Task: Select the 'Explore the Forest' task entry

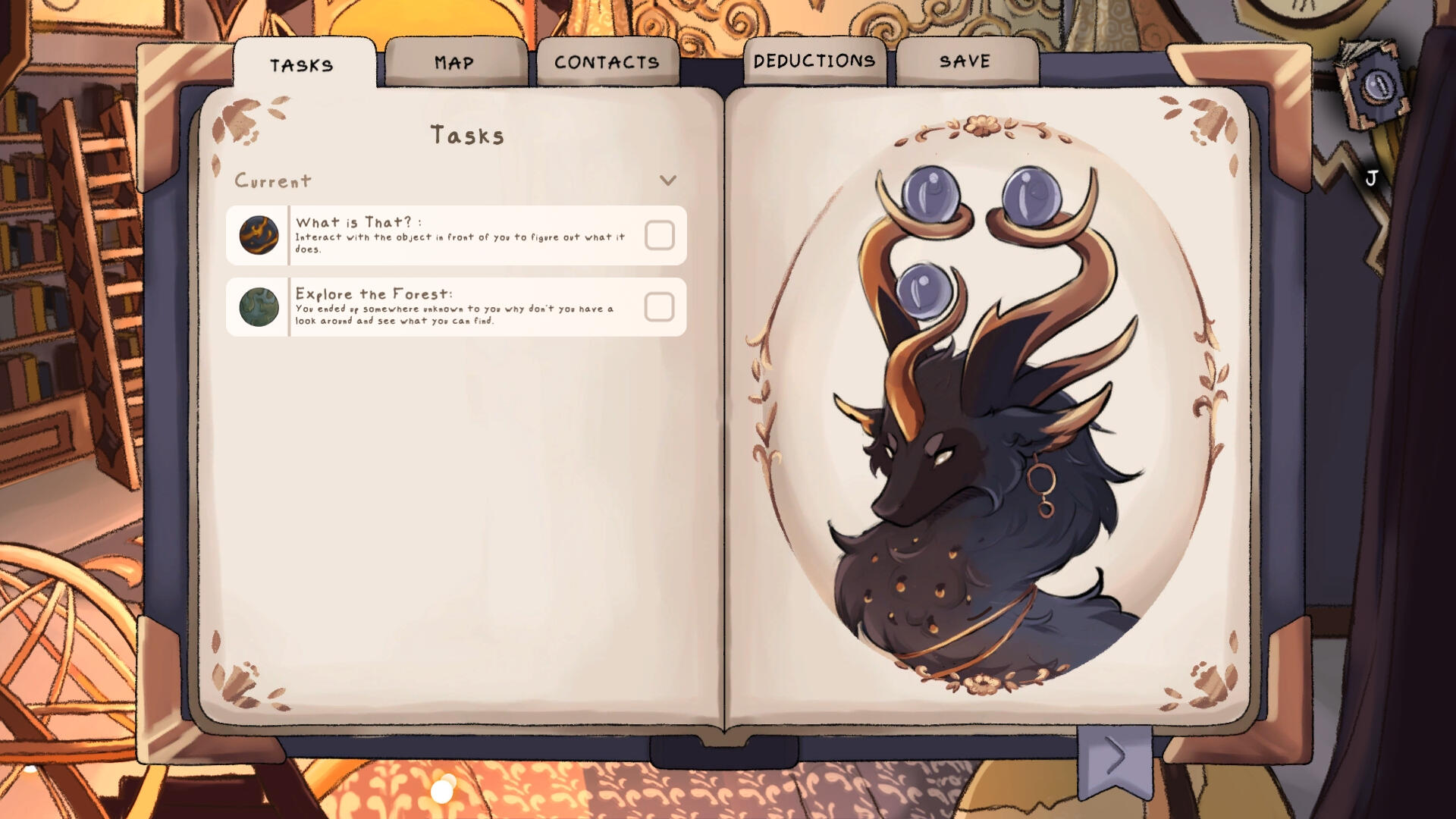Action: [x=455, y=307]
